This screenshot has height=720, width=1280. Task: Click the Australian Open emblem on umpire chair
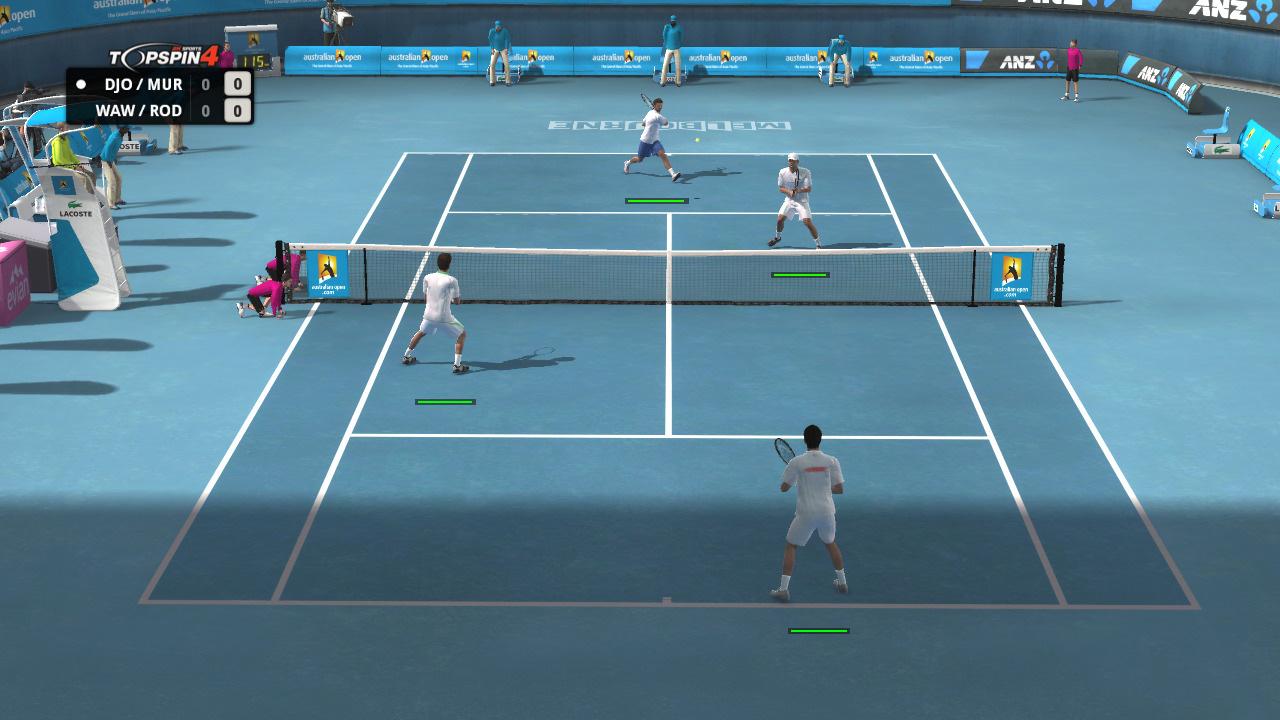point(62,184)
